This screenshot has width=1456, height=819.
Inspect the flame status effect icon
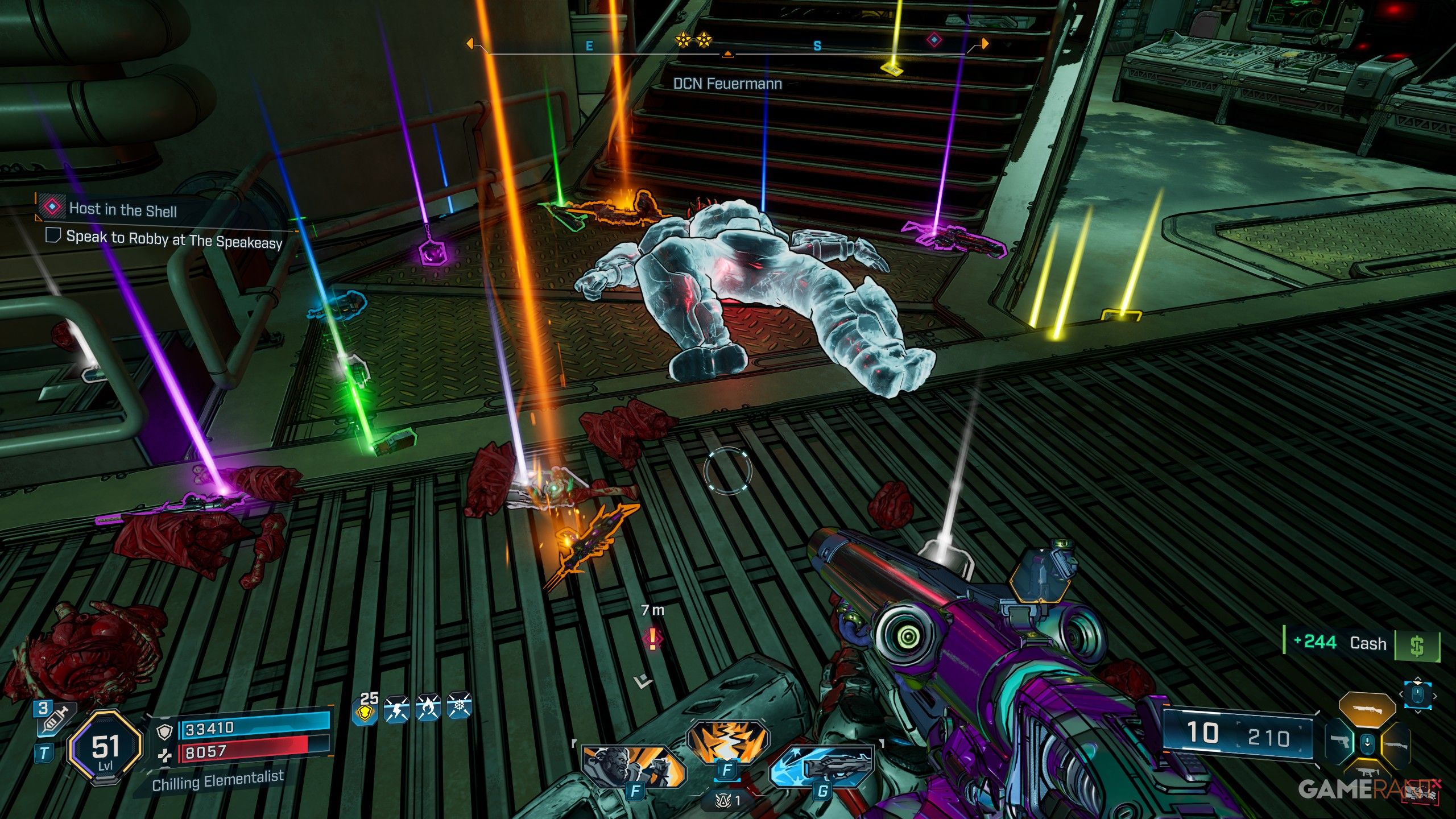(428, 709)
